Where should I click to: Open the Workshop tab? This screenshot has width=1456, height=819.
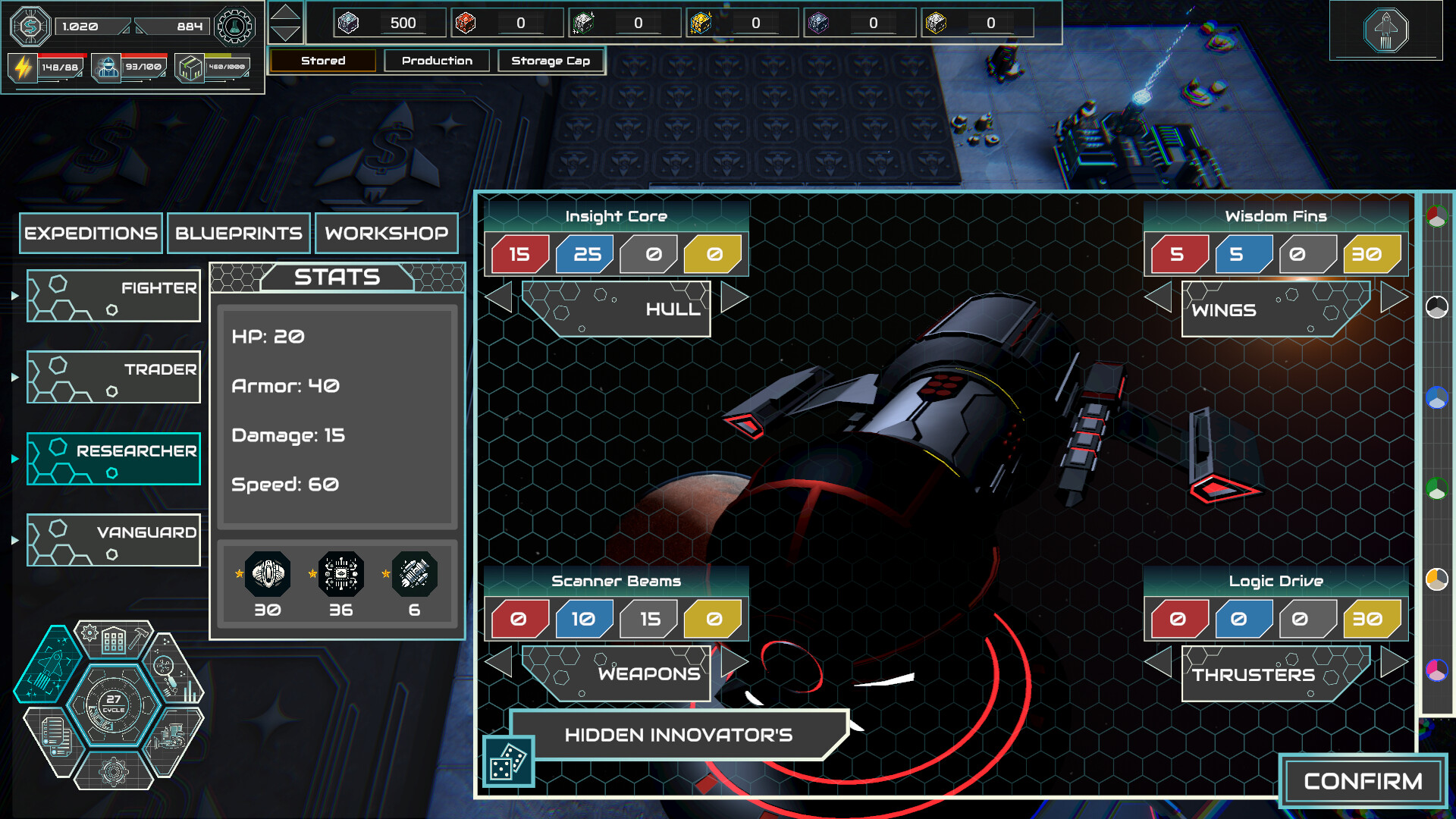pos(386,233)
